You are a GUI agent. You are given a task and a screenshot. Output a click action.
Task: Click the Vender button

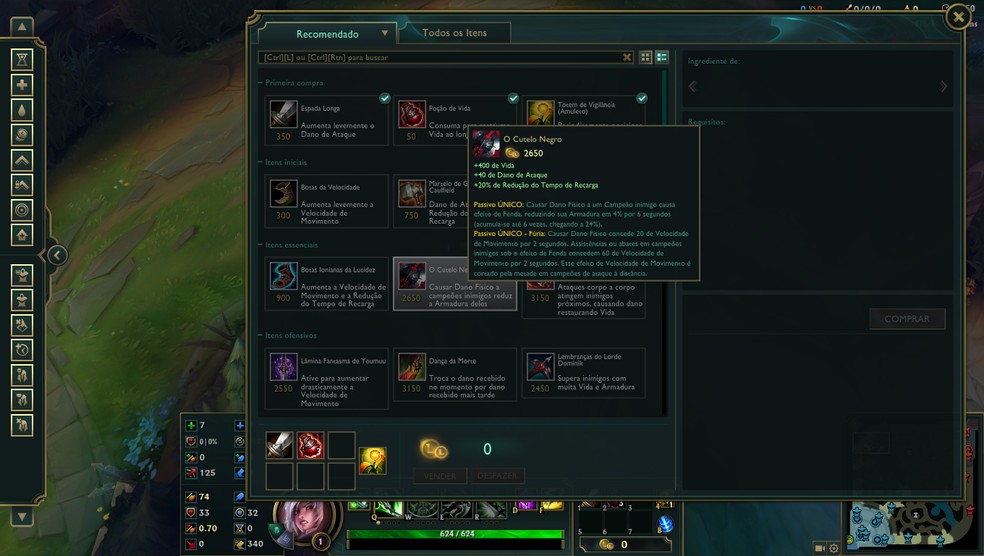point(440,476)
